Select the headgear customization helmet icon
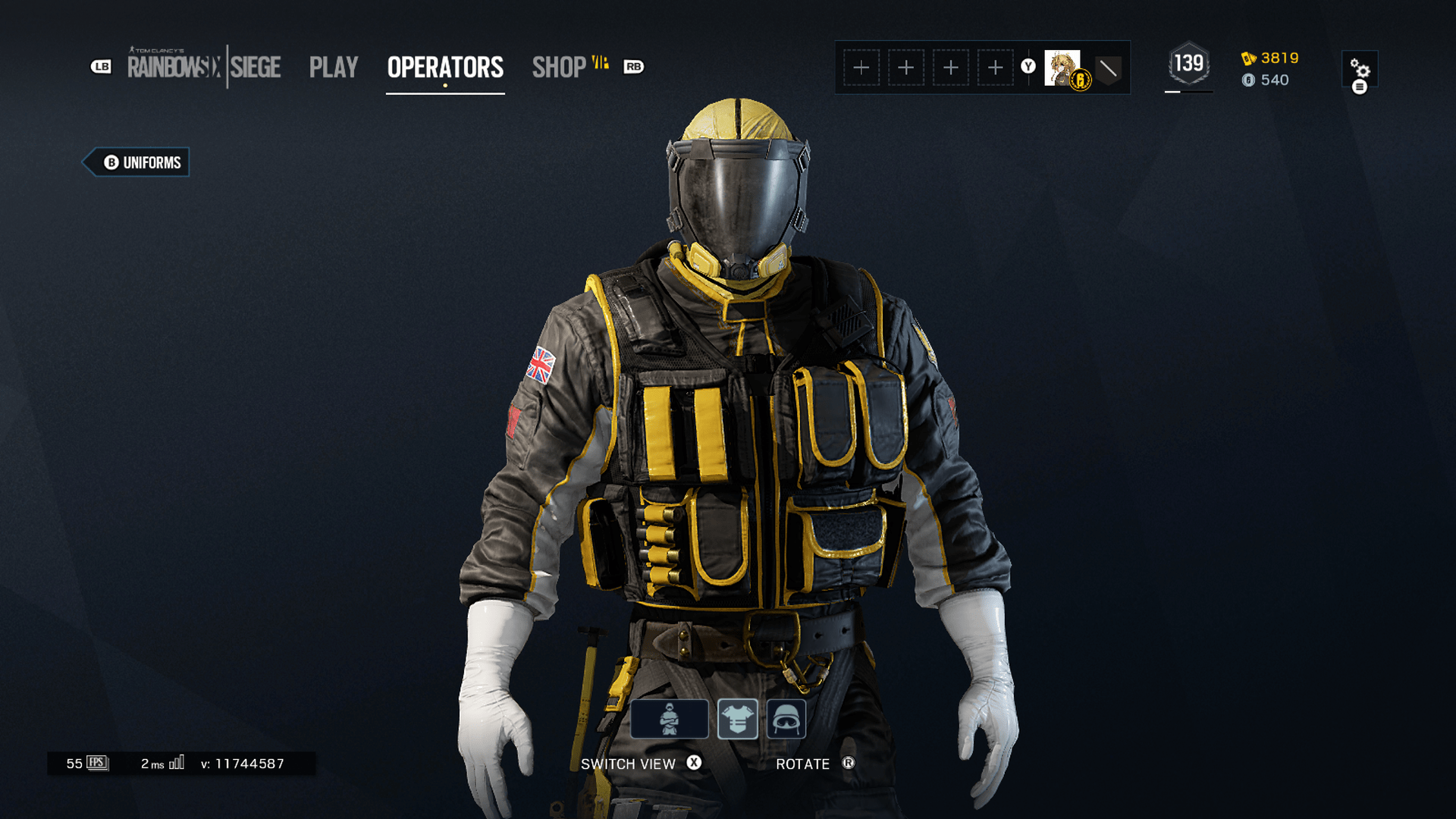This screenshot has height=819, width=1456. point(789,719)
